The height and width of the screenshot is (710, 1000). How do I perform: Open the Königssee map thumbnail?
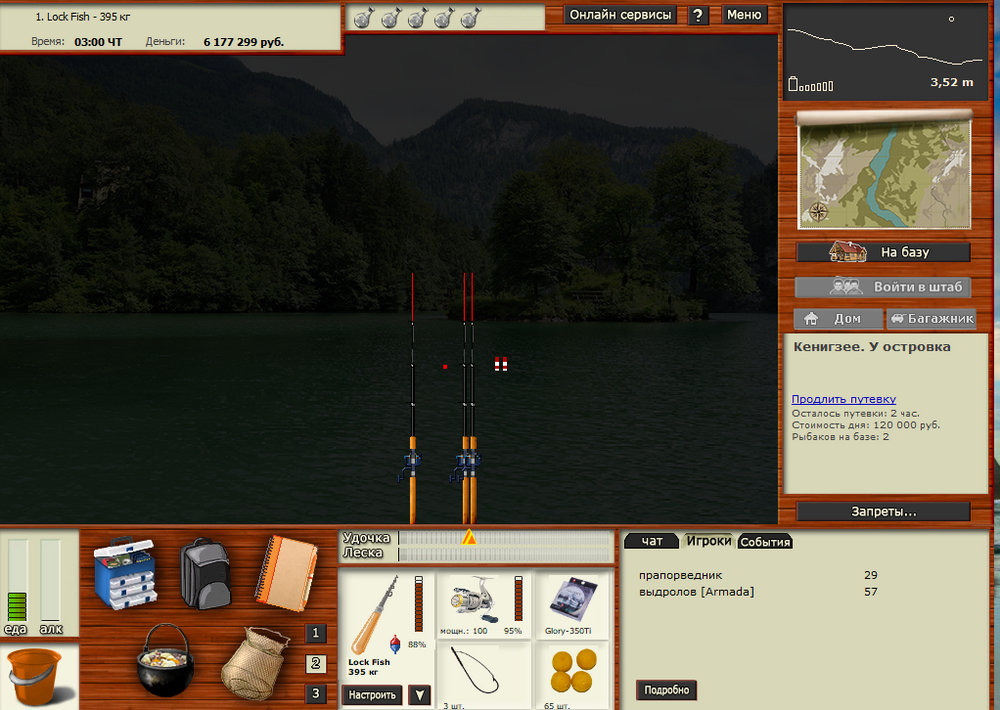click(x=884, y=171)
